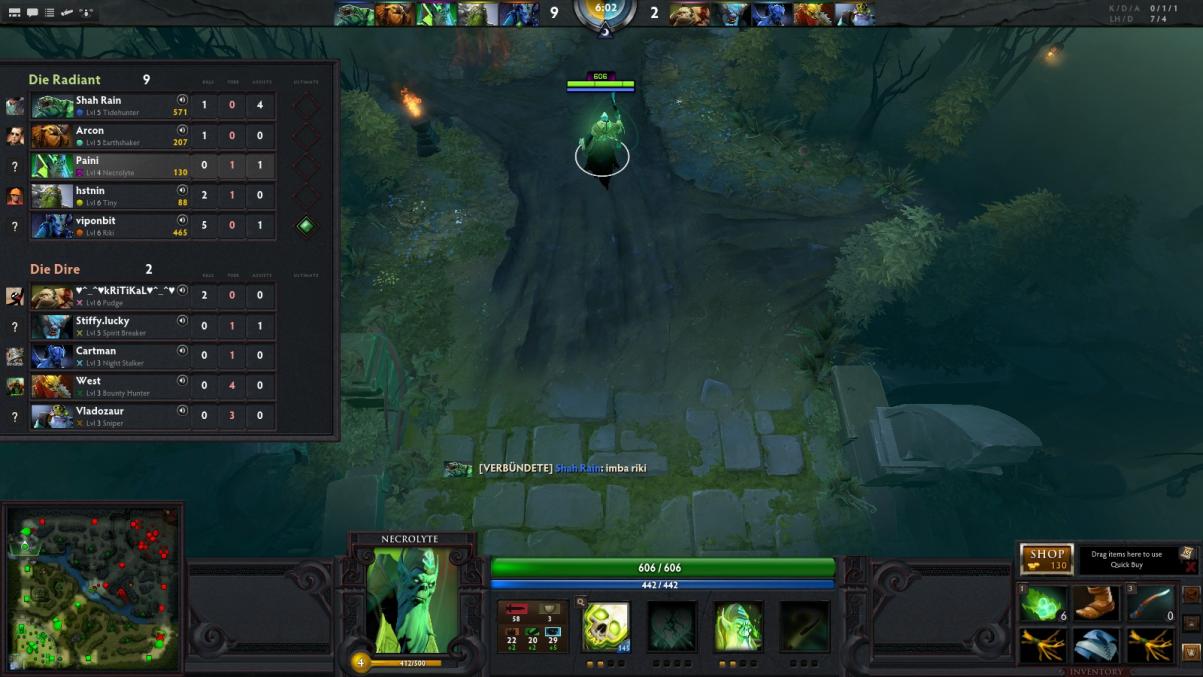Click Tidehunter portrait in top bar
This screenshot has height=677, width=1203.
pyautogui.click(x=354, y=13)
